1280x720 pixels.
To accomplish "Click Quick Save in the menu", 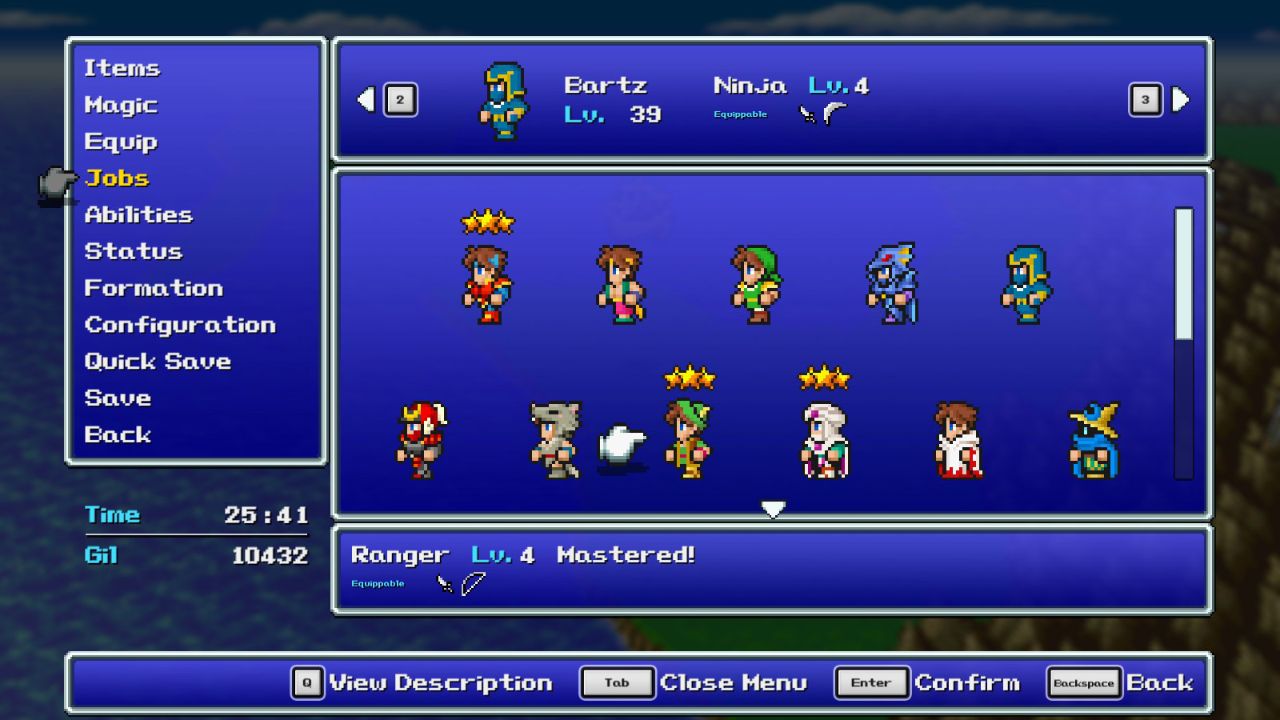I will point(158,361).
